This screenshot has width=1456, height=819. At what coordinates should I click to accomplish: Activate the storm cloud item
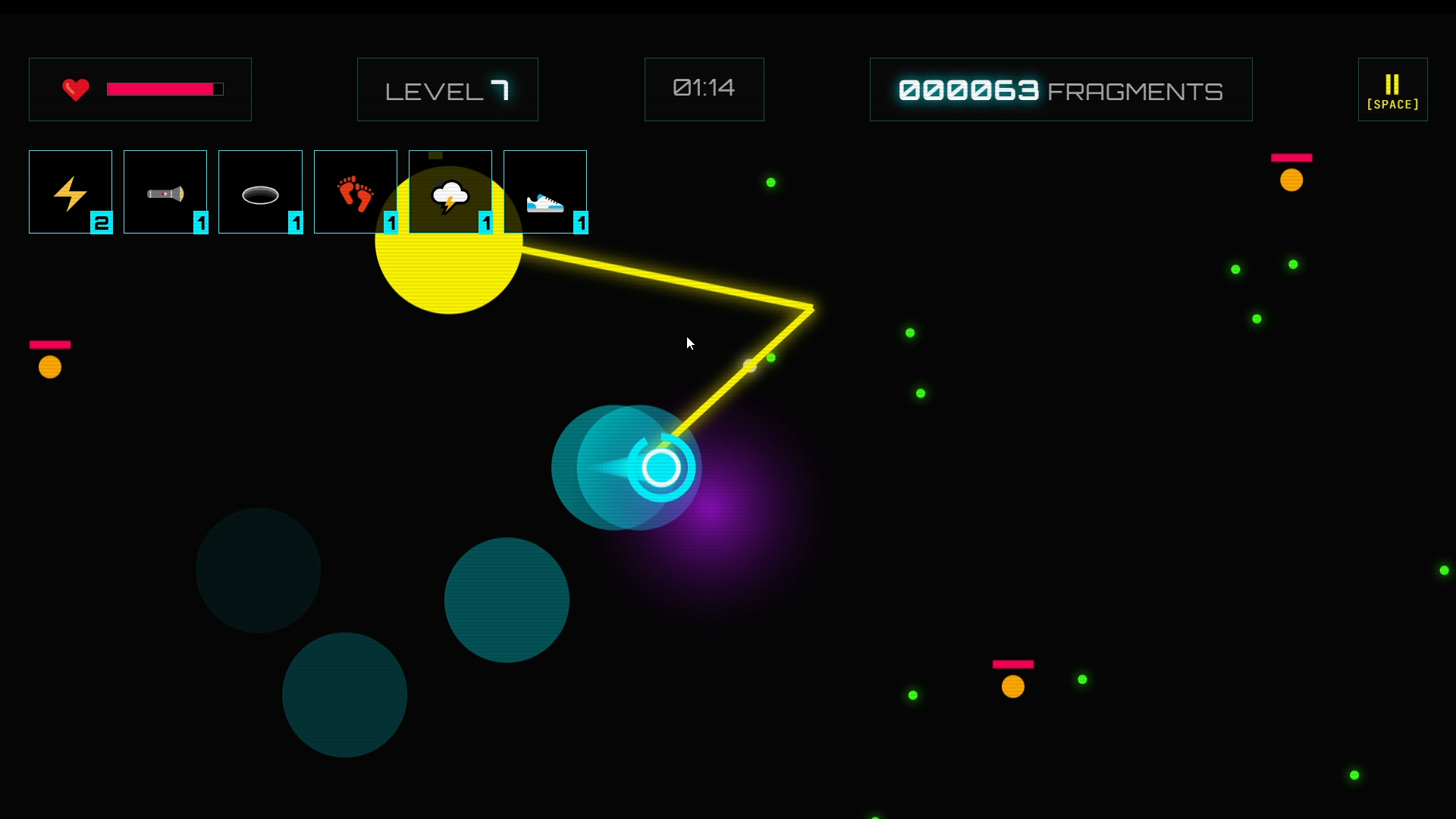pyautogui.click(x=450, y=192)
